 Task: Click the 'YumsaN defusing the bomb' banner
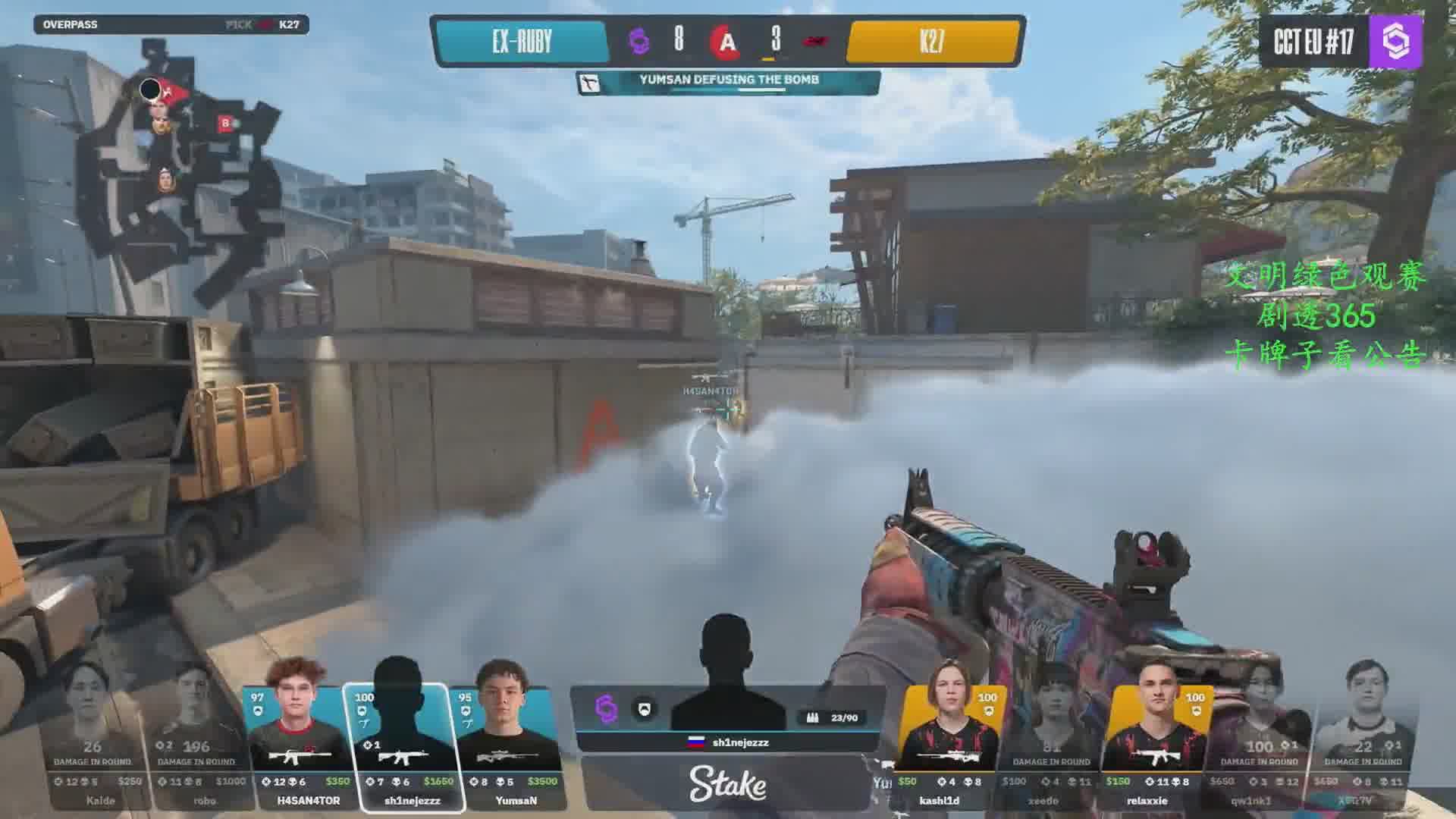click(728, 82)
